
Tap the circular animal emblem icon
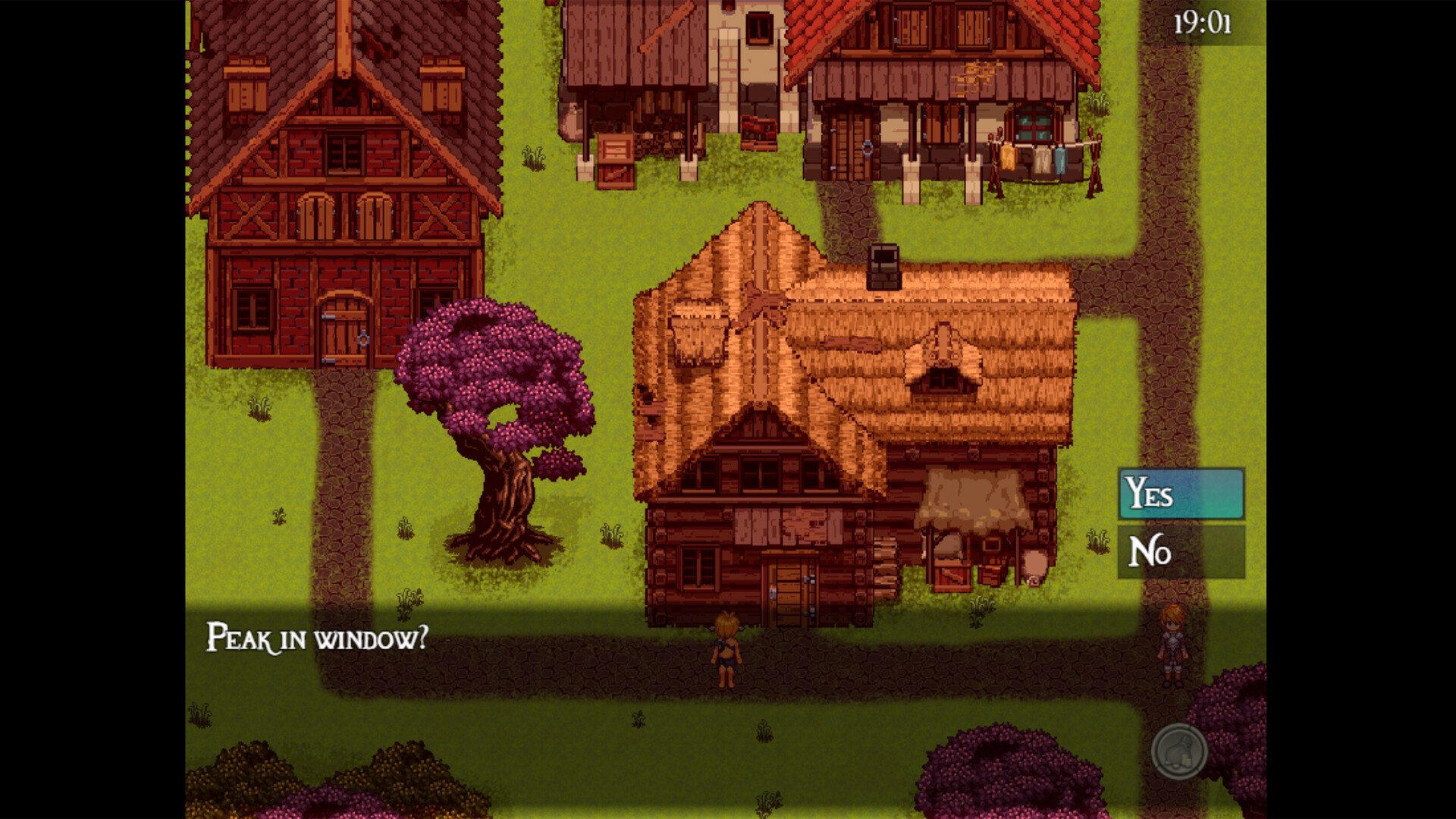click(1180, 752)
